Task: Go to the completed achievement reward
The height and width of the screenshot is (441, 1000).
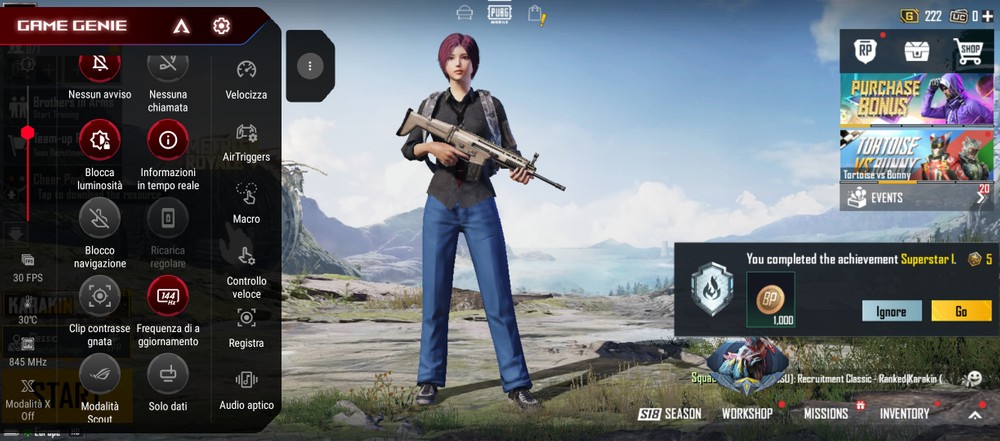Action: pos(961,311)
